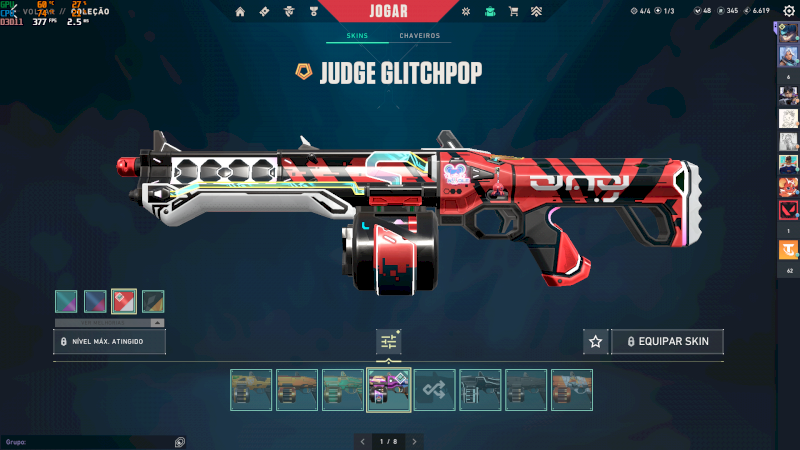Equip skin with the Equipar Skin button

[667, 342]
